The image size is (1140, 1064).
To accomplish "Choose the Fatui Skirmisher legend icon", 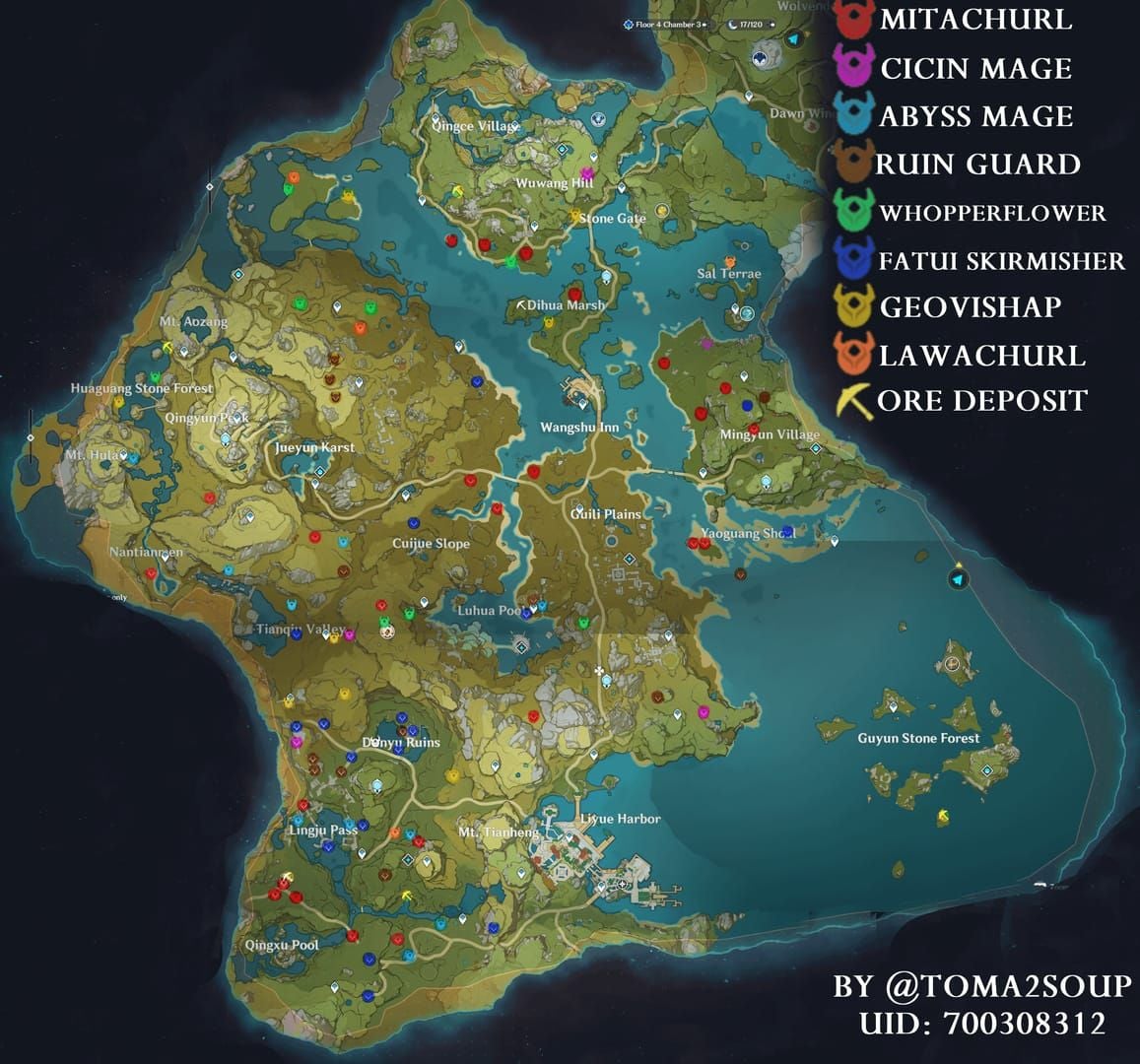I will (853, 258).
